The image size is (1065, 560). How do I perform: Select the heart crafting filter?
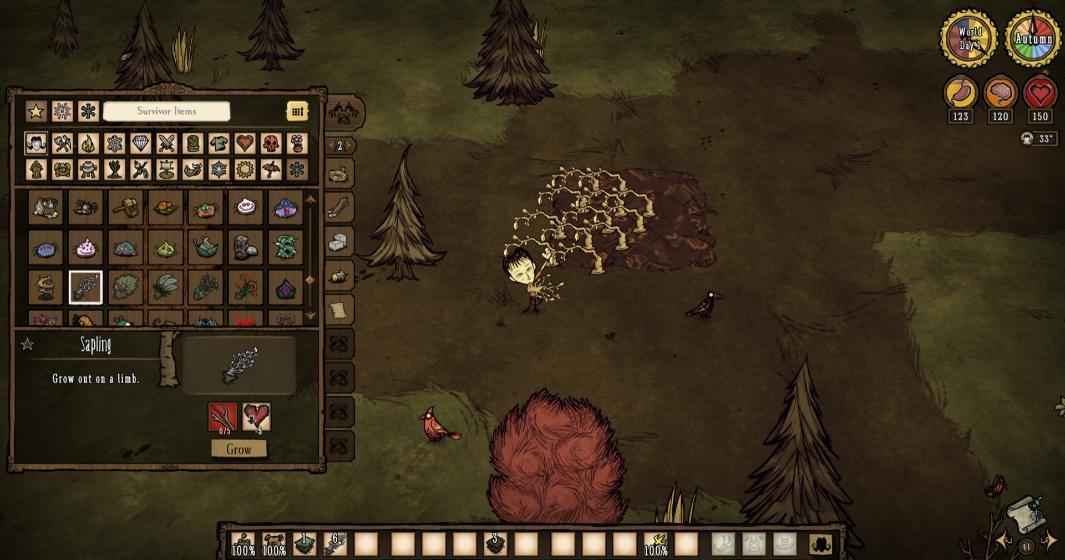click(245, 143)
